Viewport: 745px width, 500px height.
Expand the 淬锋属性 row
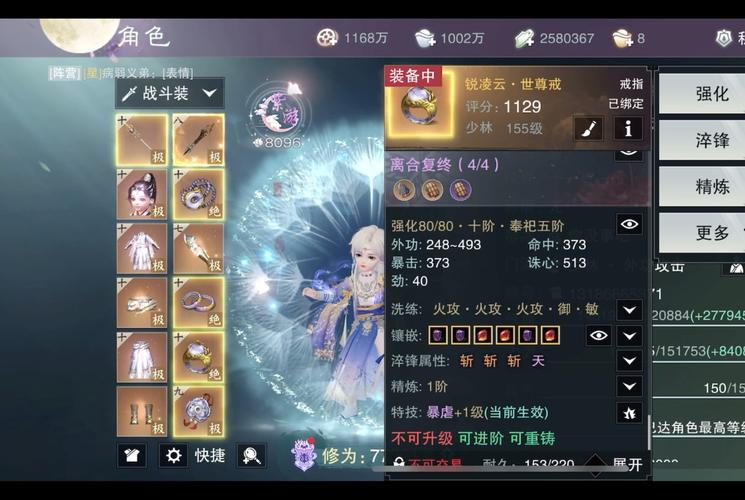click(x=629, y=361)
